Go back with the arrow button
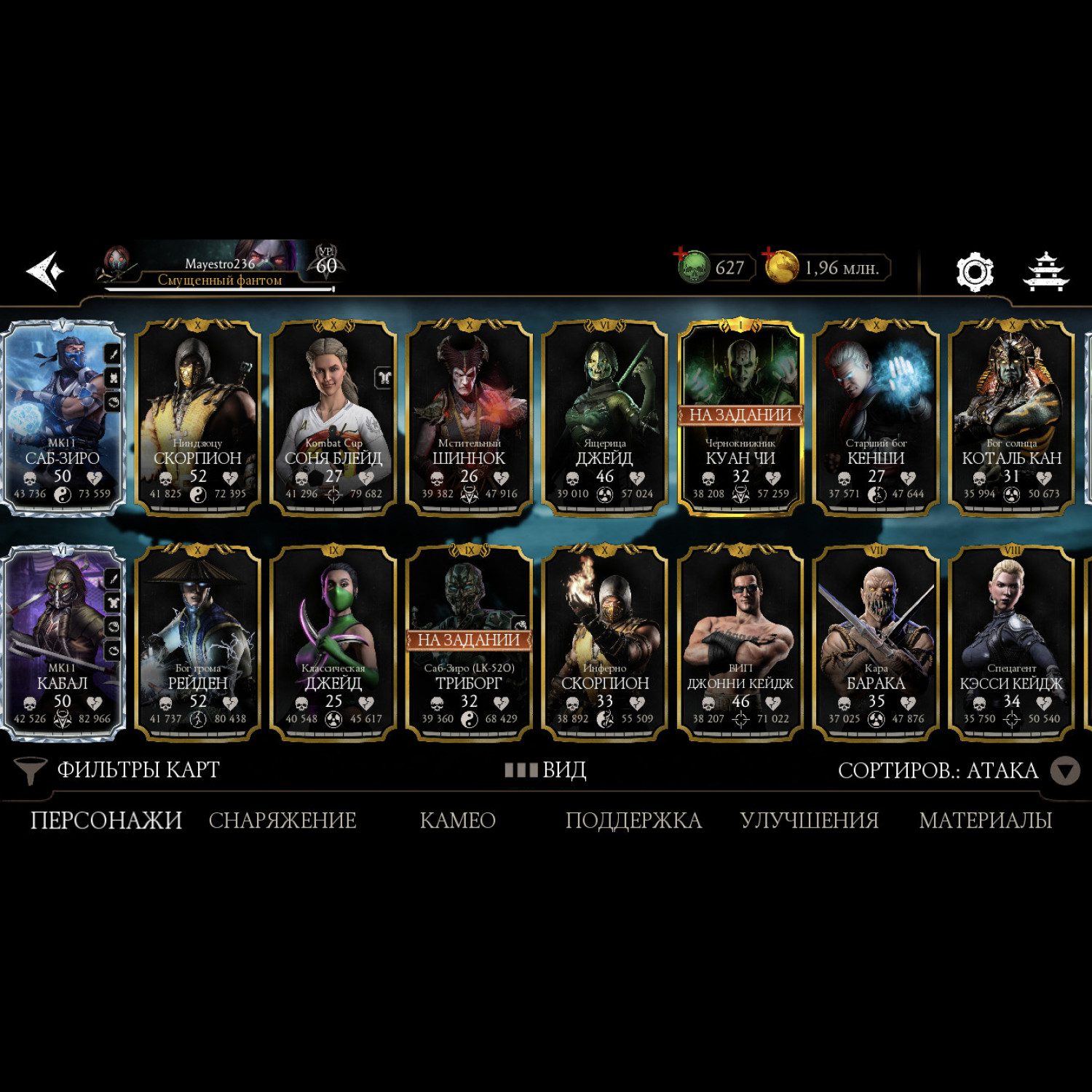 [x=45, y=271]
